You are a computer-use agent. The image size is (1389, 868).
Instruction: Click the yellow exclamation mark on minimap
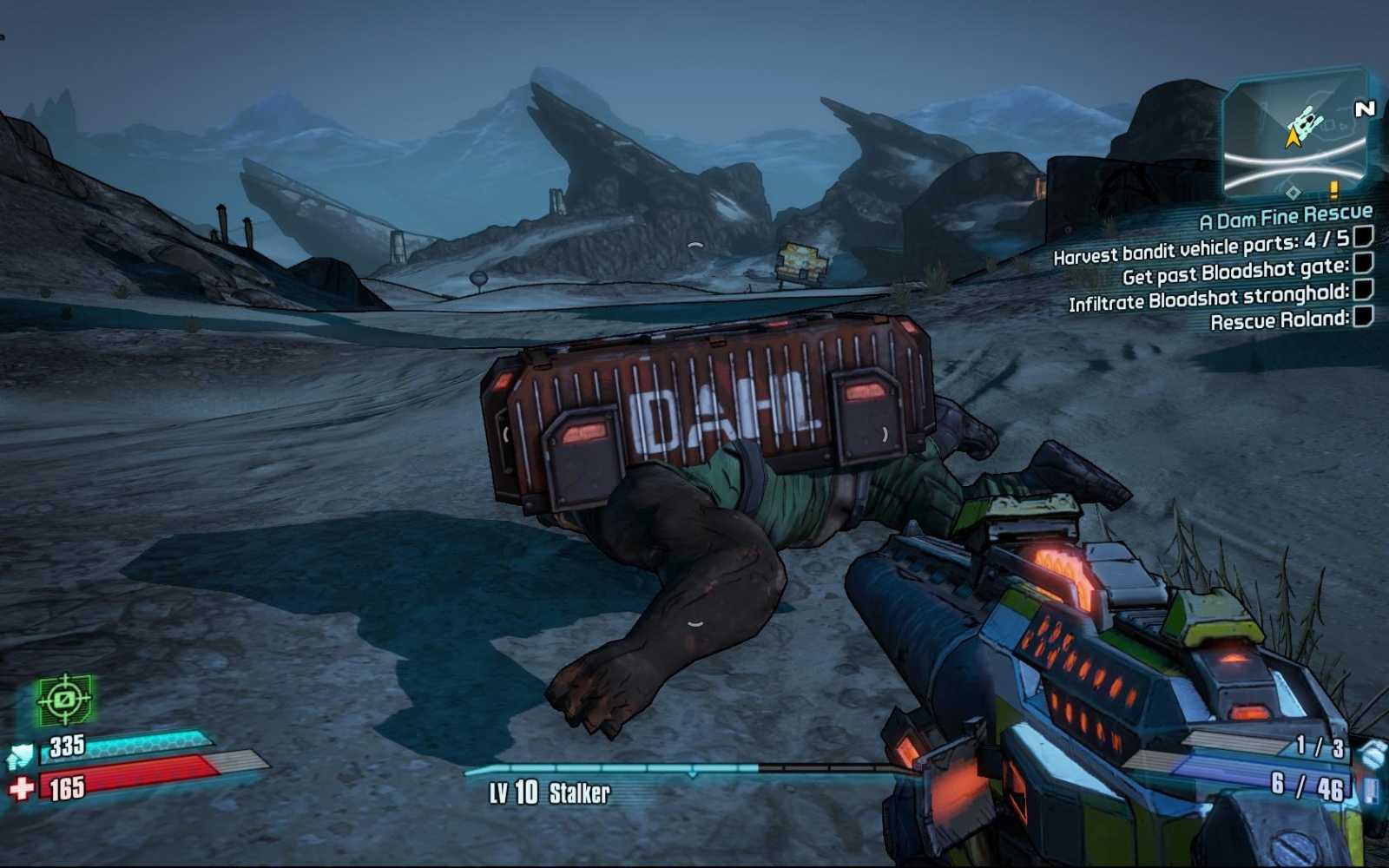click(x=1333, y=187)
